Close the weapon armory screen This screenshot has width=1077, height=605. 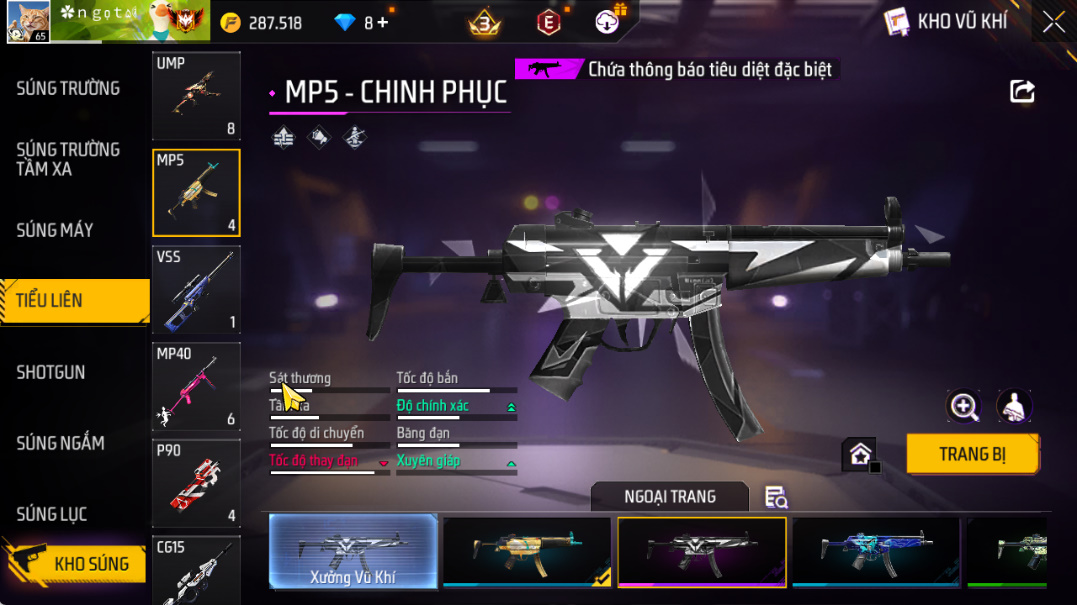[1053, 22]
